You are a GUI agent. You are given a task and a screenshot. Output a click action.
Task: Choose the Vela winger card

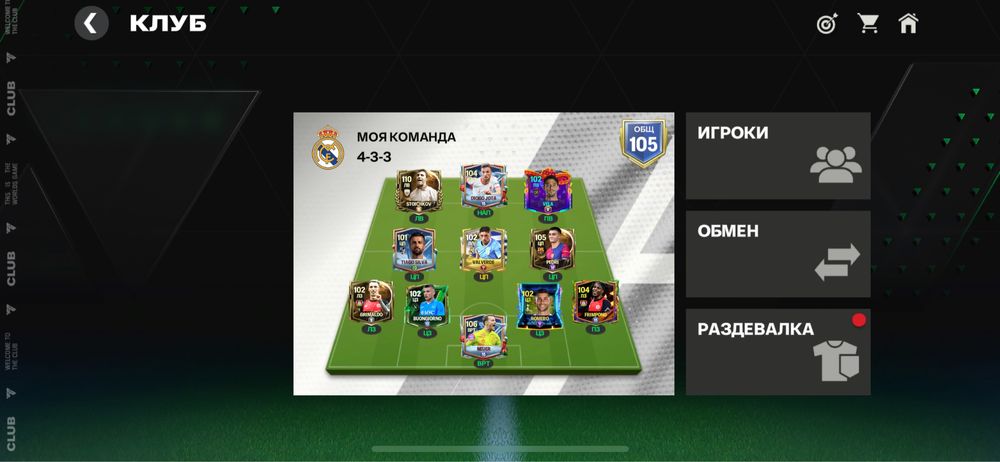547,190
